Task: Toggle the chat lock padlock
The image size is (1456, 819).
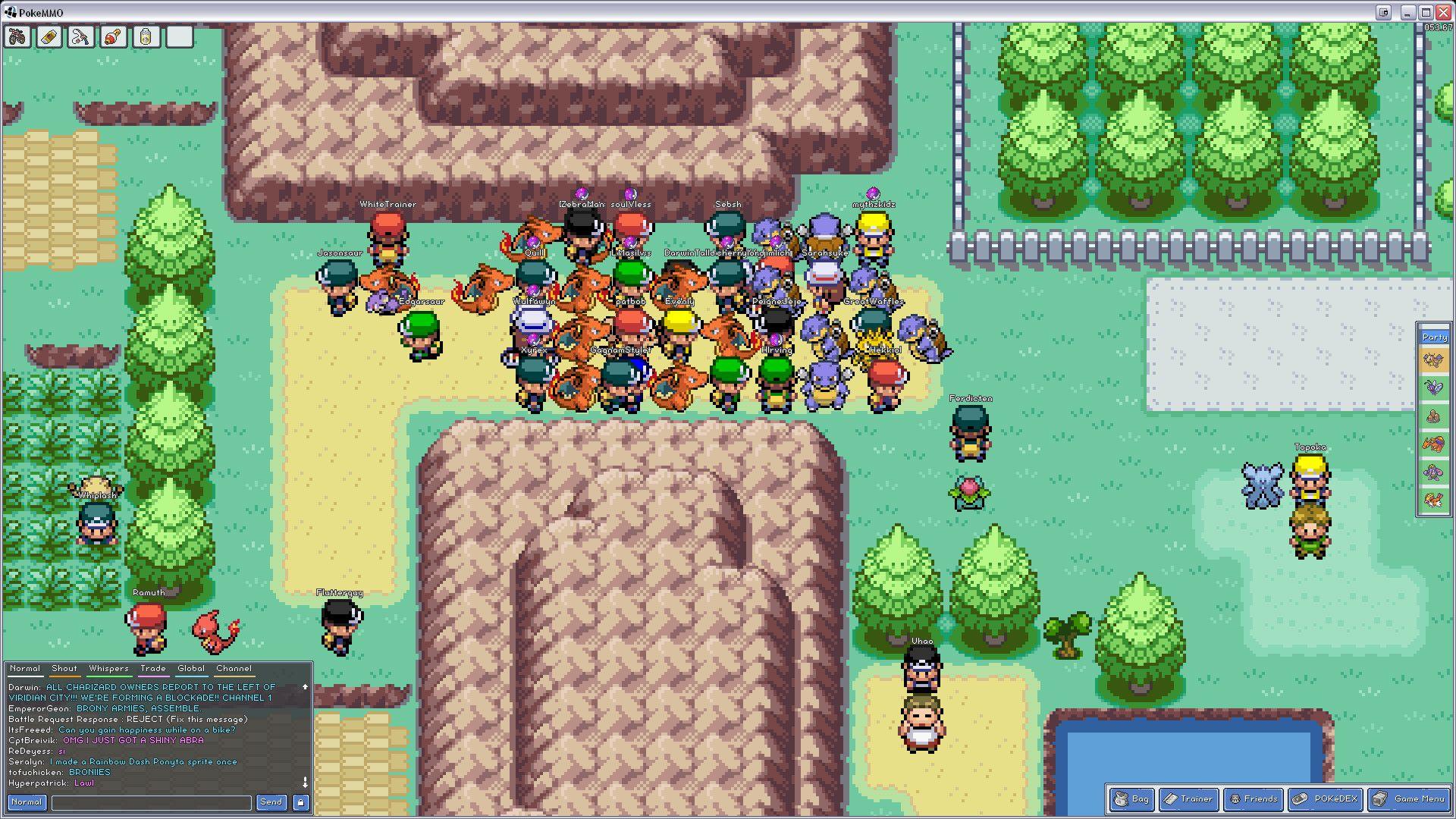Action: [x=300, y=802]
